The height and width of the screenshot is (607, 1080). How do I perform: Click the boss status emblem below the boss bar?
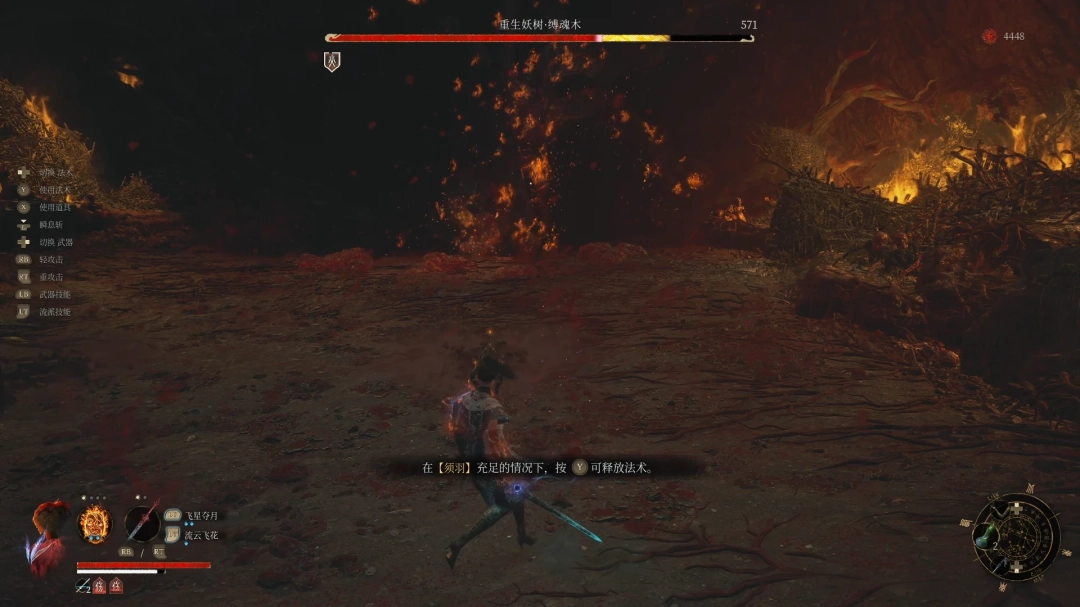click(332, 62)
